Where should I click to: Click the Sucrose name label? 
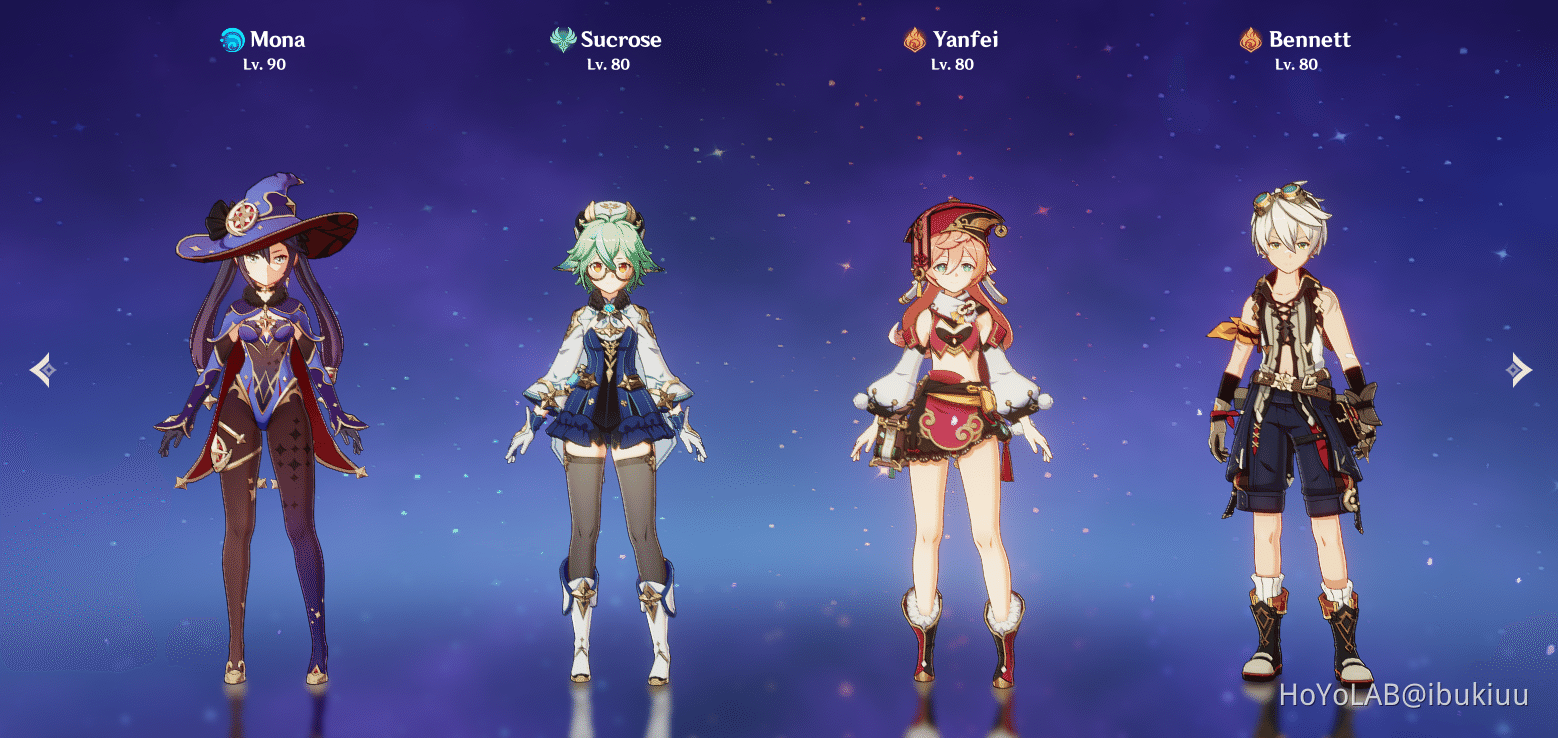click(620, 40)
